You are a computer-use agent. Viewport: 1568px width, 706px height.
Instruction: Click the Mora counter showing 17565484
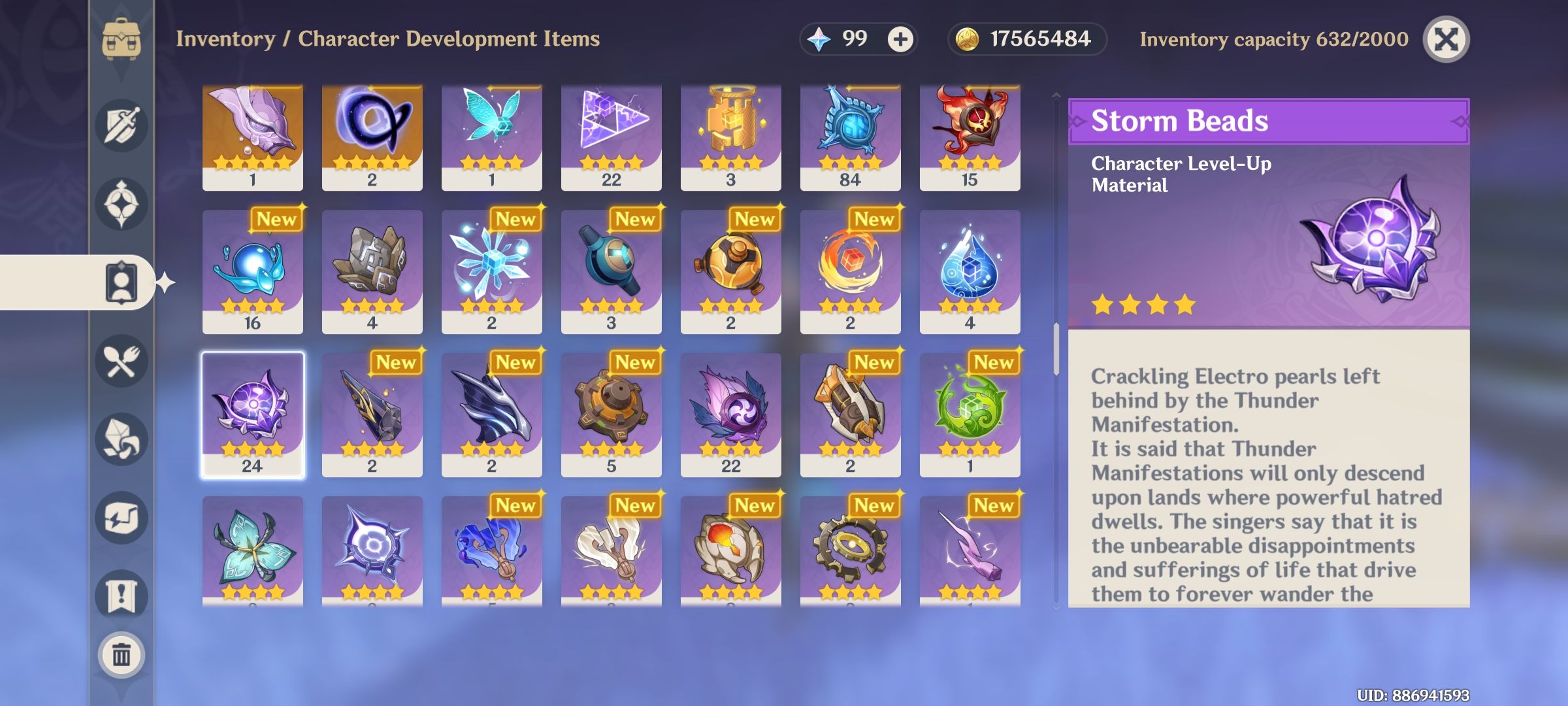1026,39
